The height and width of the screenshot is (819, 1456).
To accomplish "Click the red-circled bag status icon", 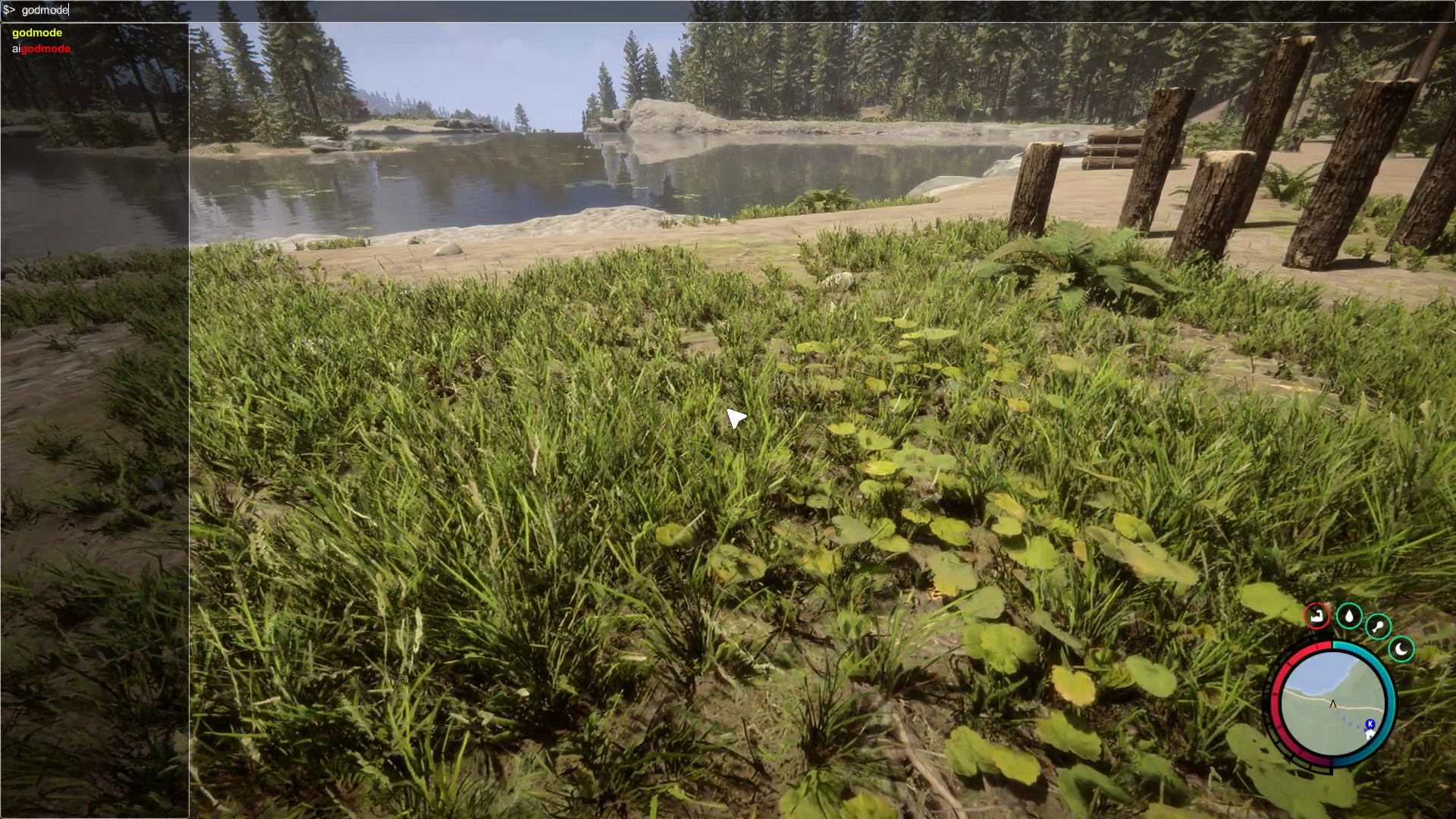I will [1316, 615].
